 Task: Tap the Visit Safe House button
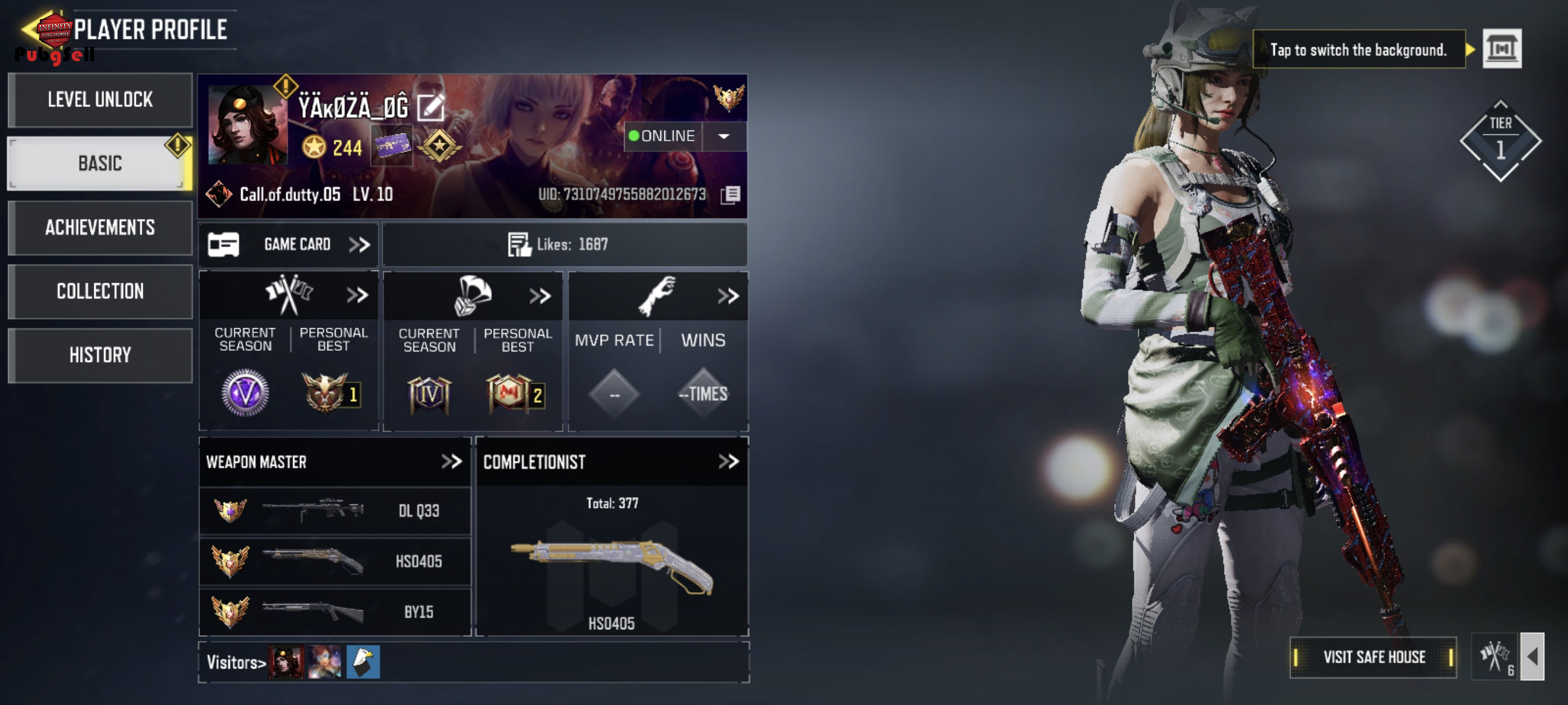(x=1373, y=657)
